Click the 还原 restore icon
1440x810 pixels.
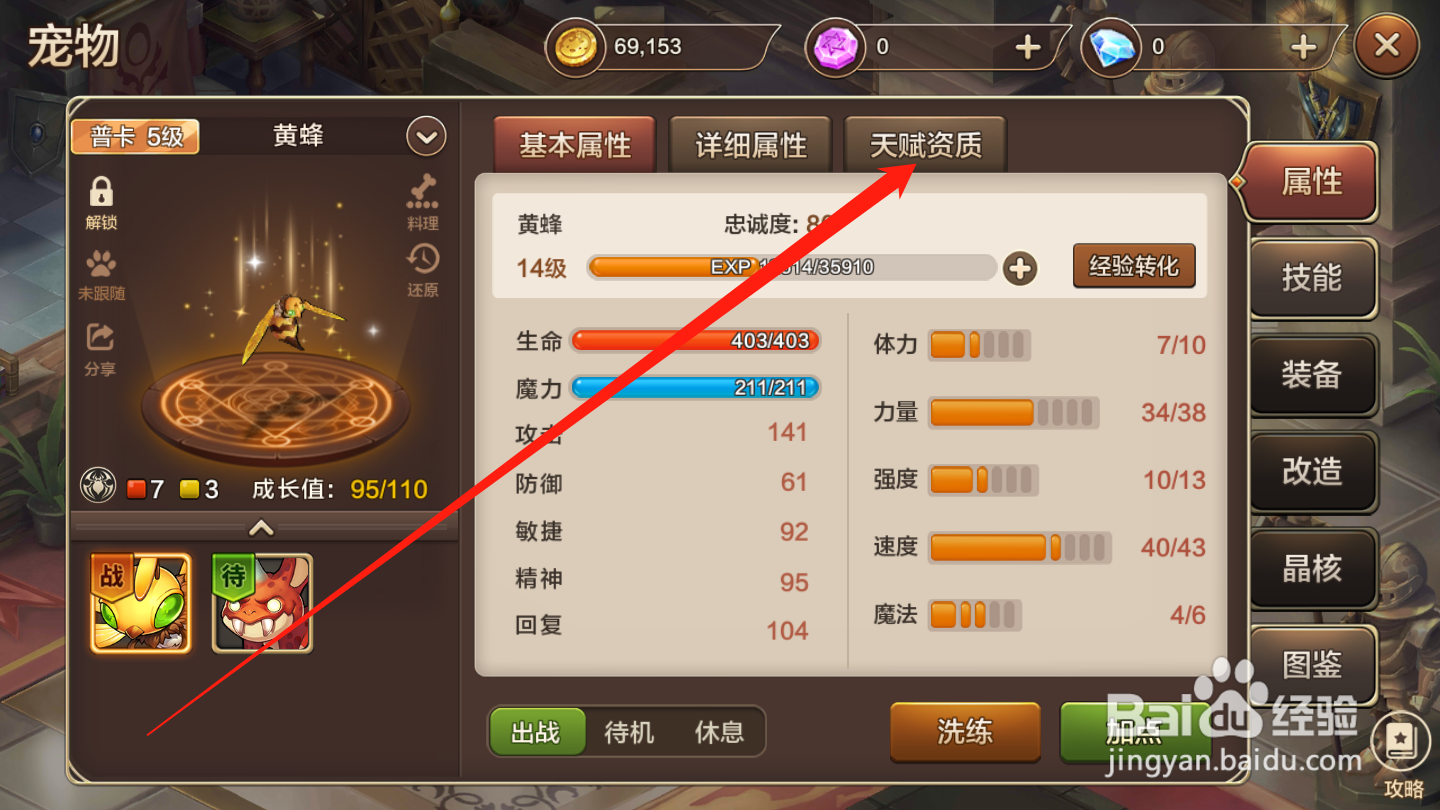point(422,262)
